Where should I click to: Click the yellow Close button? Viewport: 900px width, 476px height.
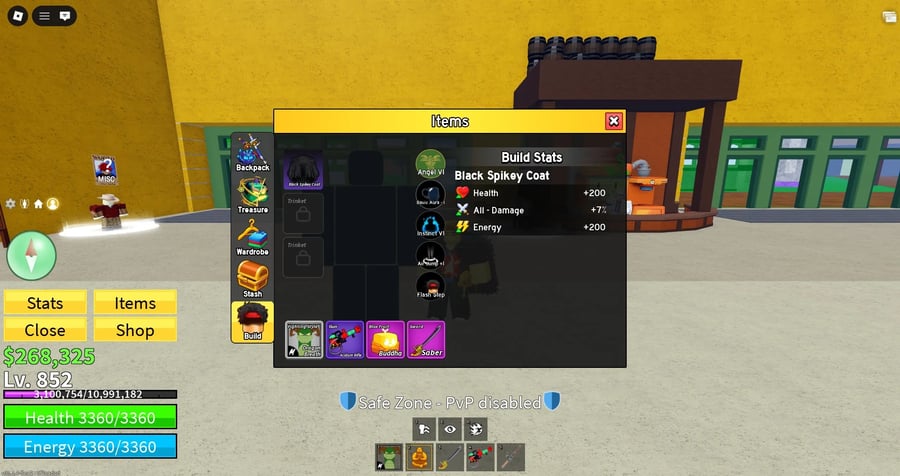click(45, 330)
